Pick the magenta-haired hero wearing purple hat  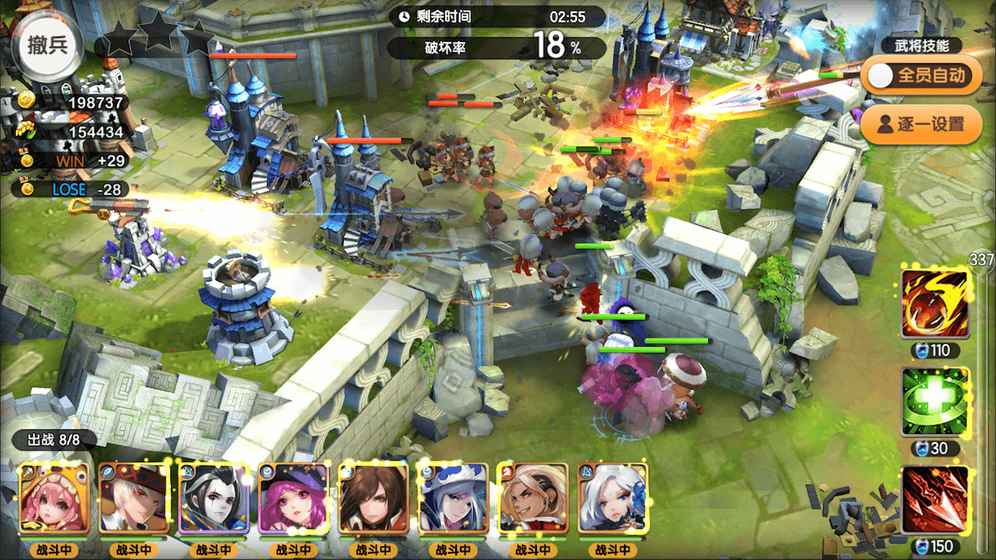tap(293, 499)
